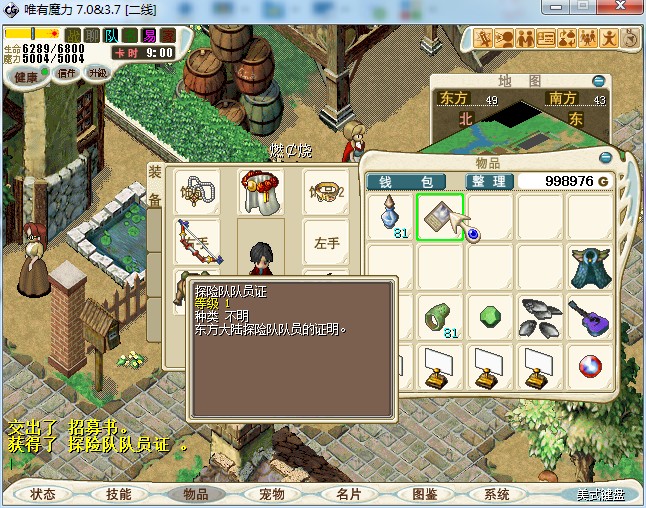Open the 名片 name card menu
This screenshot has height=508, width=646.
coord(347,494)
